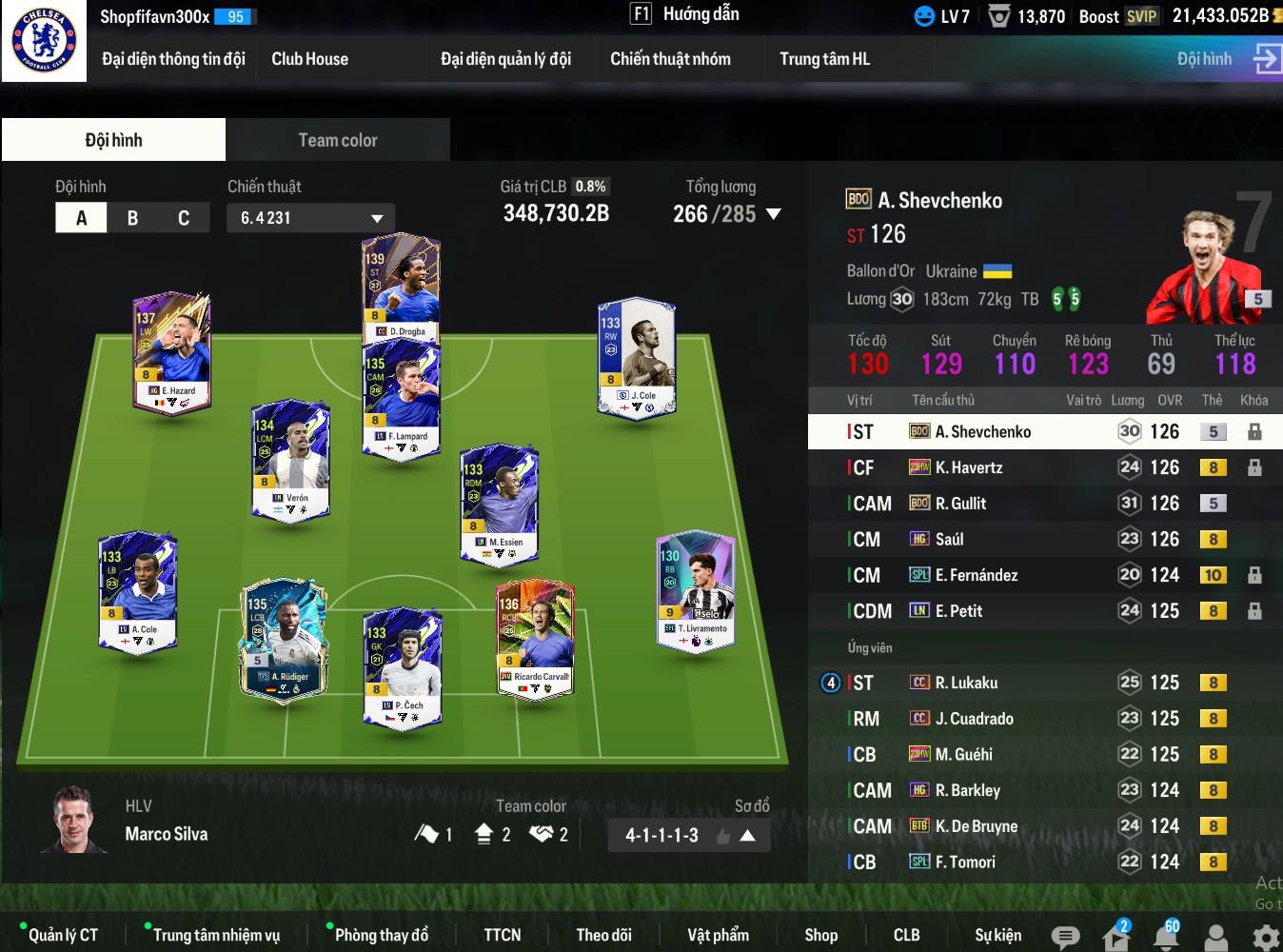Pick the P. Čech goalkeeper card
Screen dimensions: 1283x952
coord(403,667)
